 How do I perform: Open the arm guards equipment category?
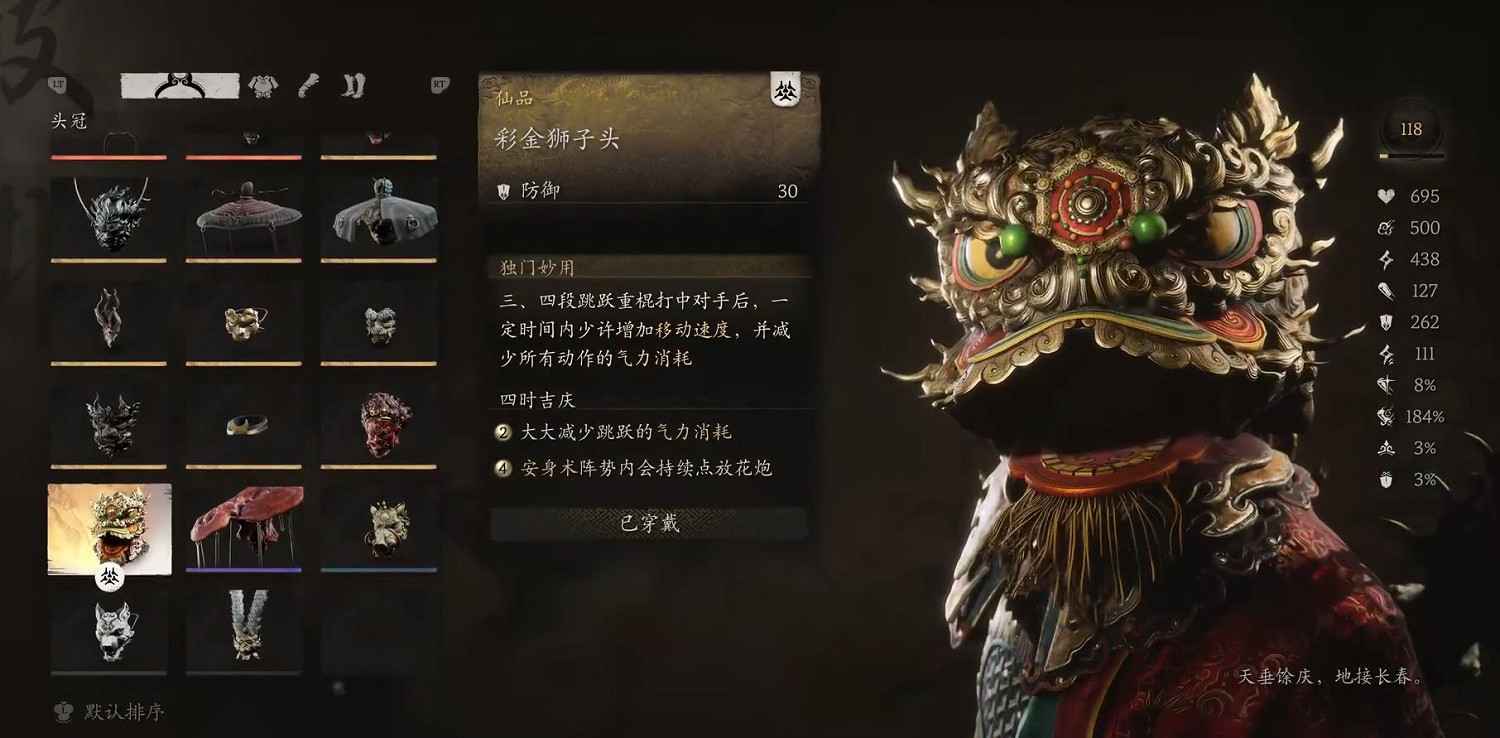(307, 86)
